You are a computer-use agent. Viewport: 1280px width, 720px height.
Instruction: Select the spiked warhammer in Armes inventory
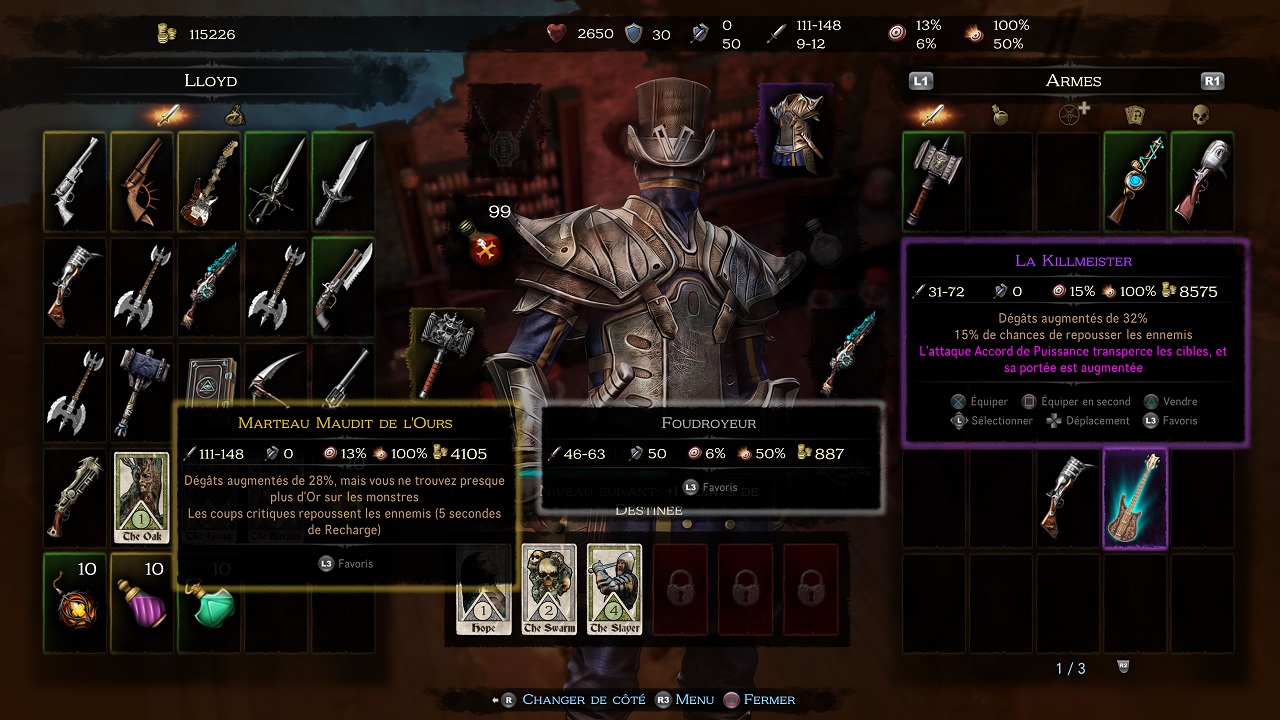[933, 180]
